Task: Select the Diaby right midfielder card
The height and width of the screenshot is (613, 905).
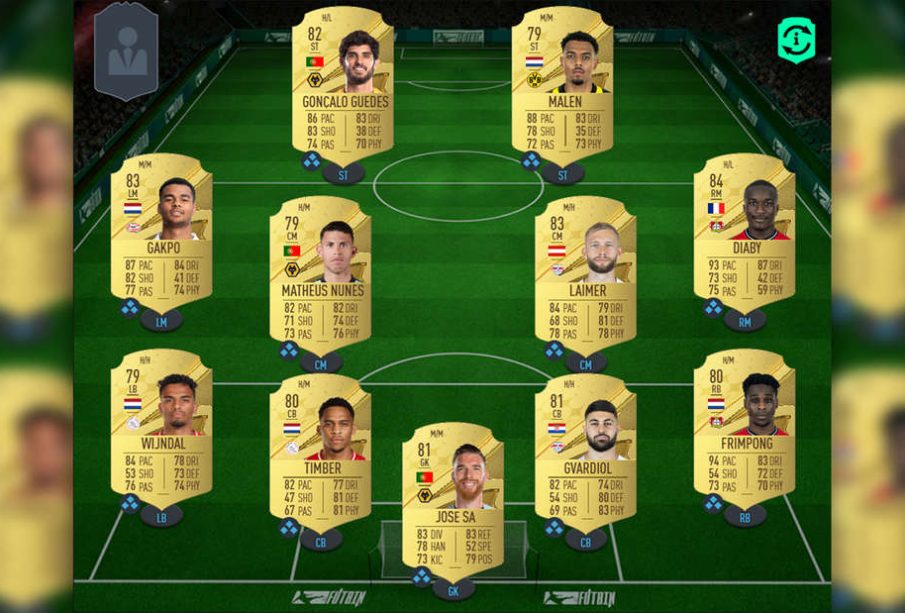Action: click(744, 232)
